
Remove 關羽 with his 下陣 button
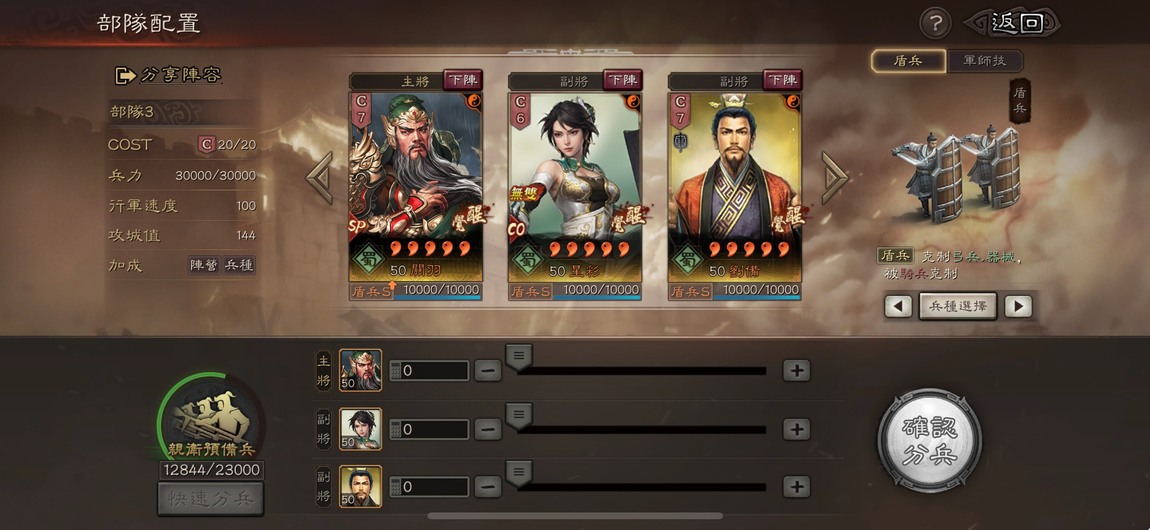pos(463,80)
